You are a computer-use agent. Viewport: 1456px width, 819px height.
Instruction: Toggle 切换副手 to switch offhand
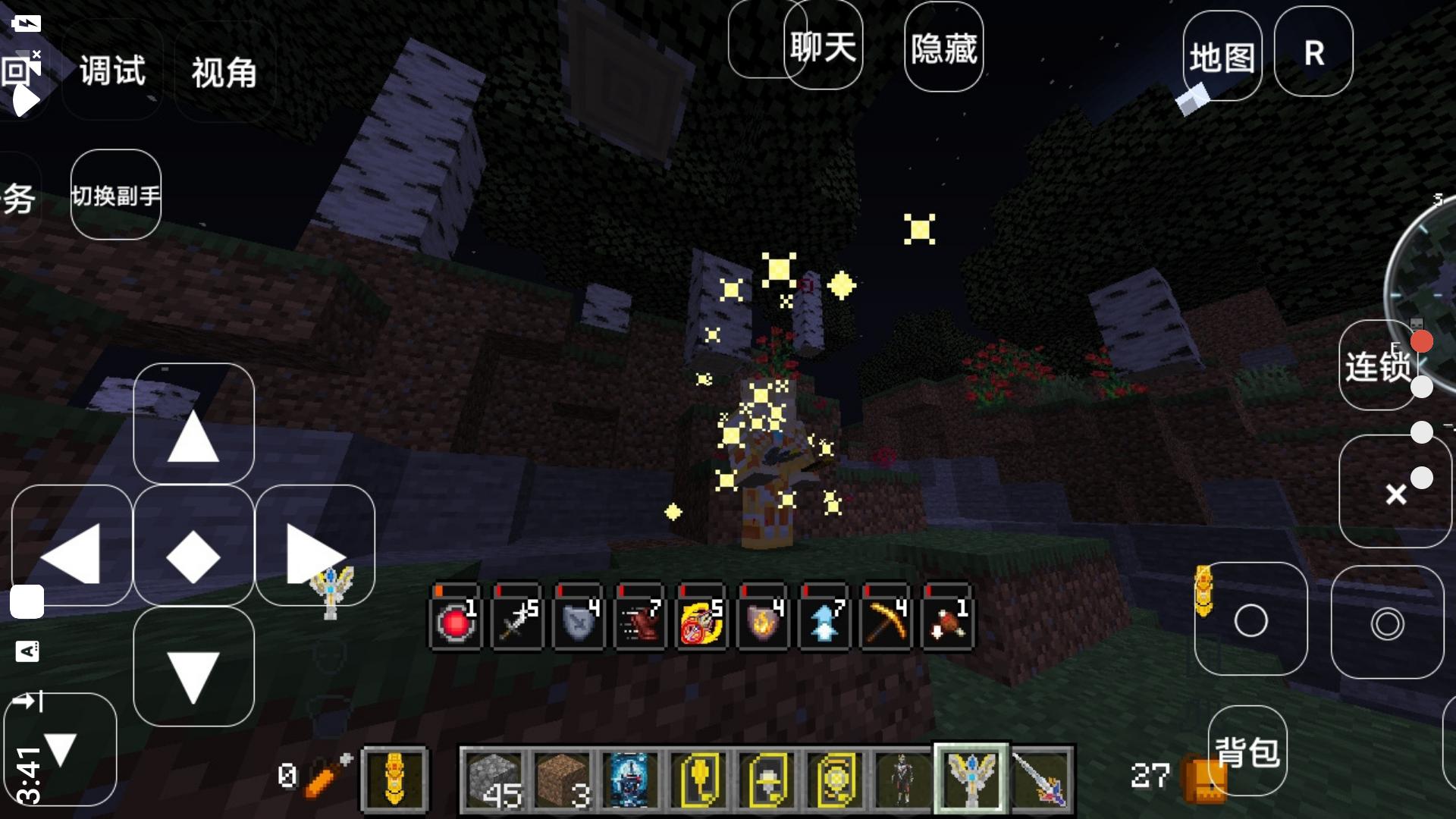click(x=115, y=194)
